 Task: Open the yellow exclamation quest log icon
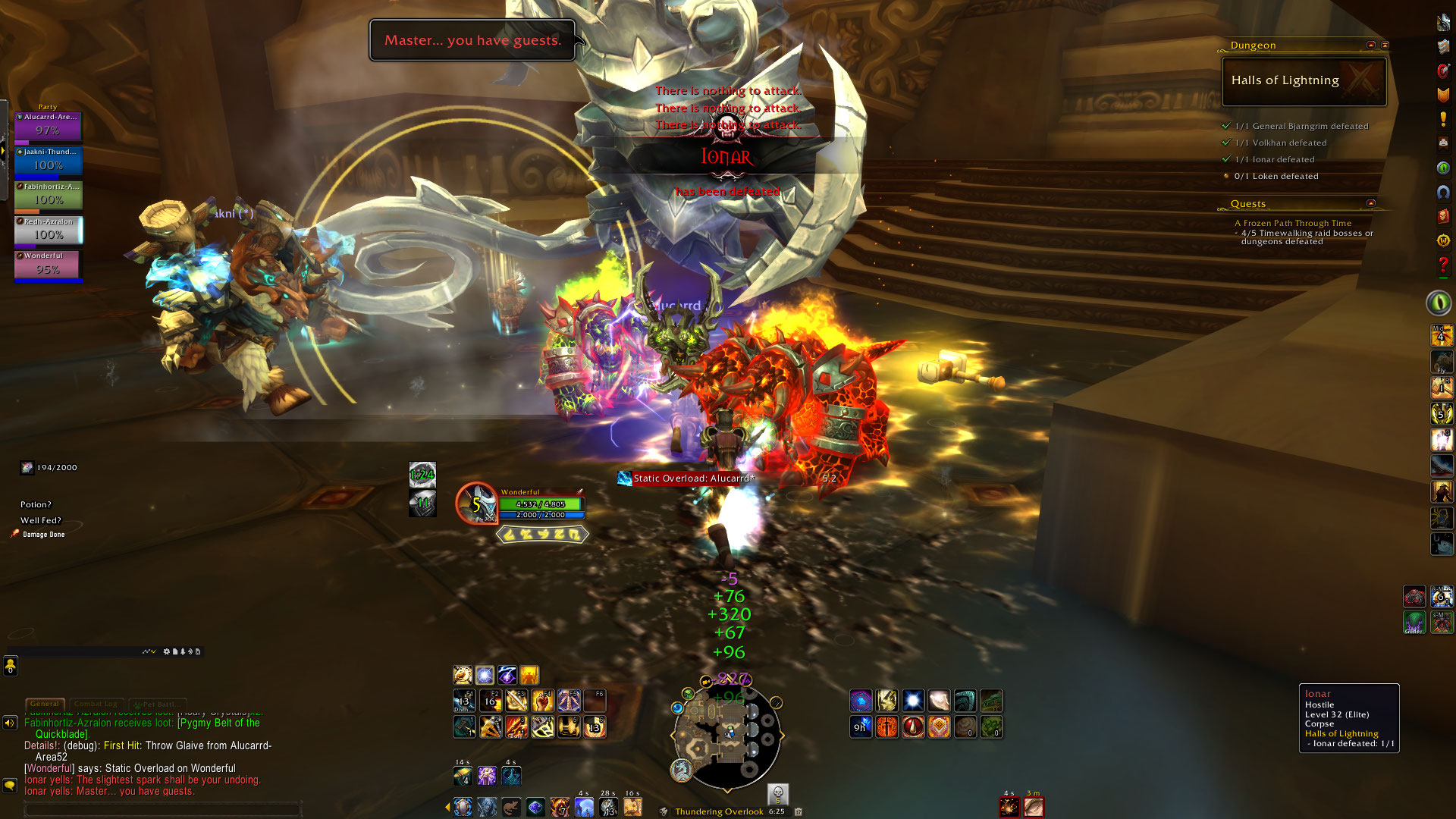(1443, 120)
